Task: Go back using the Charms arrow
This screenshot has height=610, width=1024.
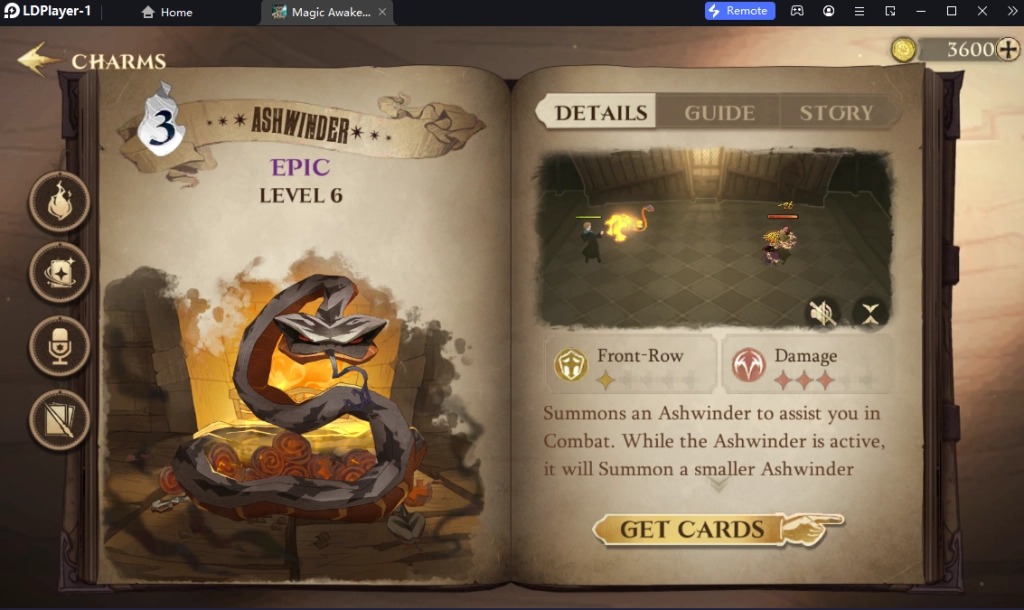Action: (x=38, y=60)
